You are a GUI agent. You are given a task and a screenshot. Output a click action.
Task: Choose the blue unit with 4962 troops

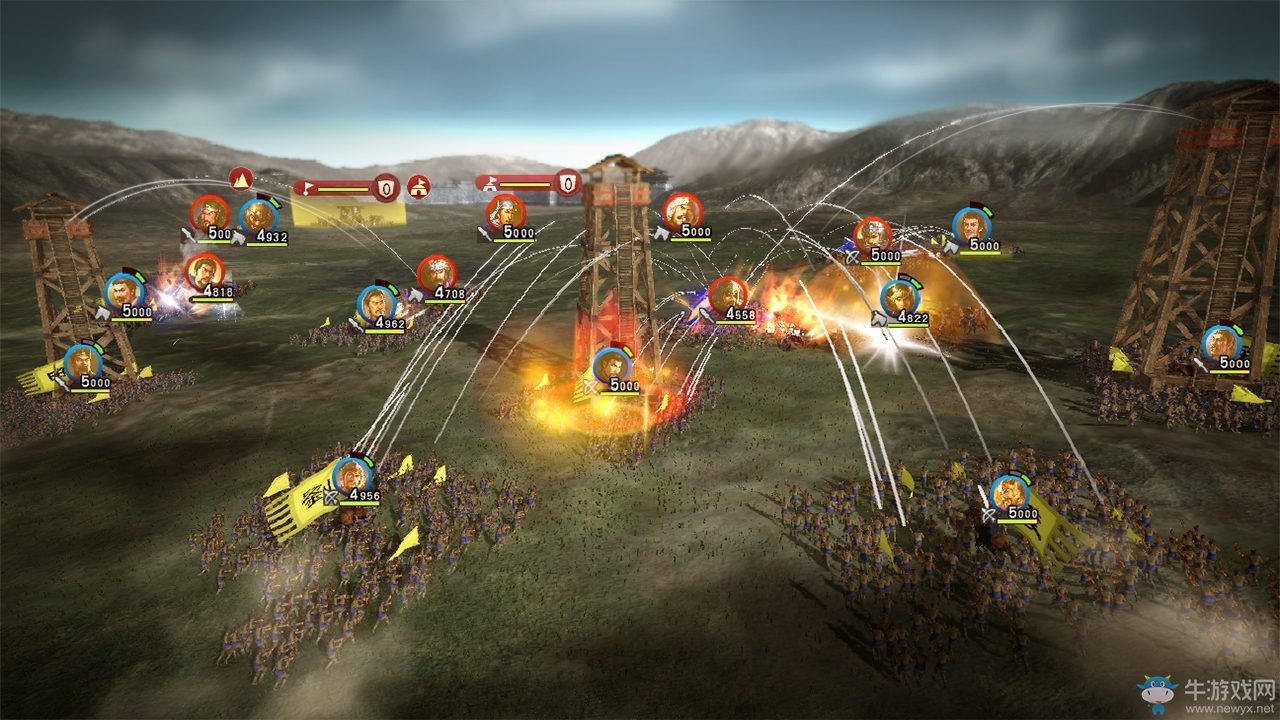tap(376, 303)
